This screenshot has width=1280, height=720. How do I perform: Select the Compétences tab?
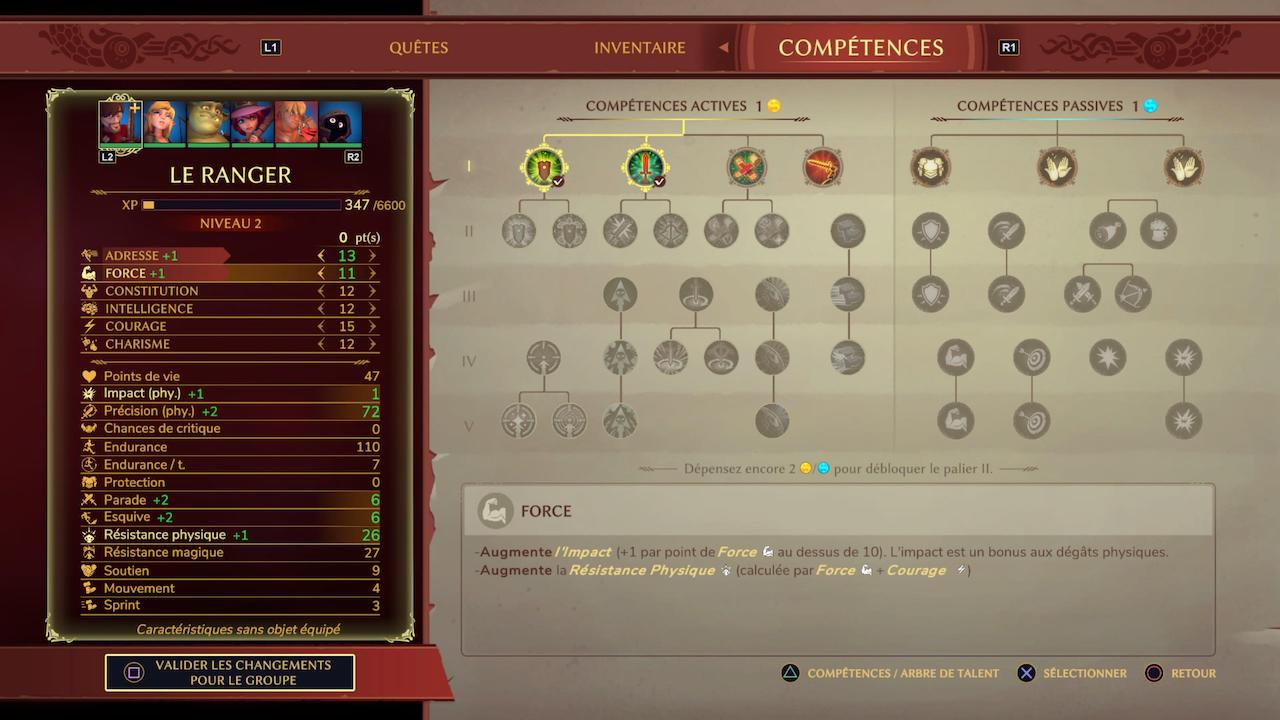point(860,48)
